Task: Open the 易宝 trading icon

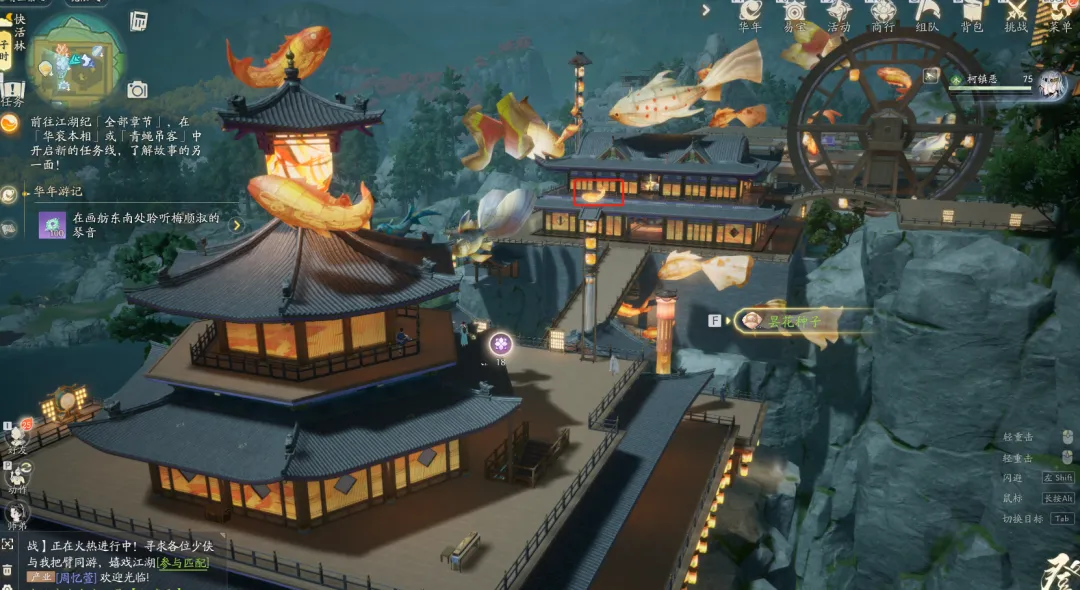Action: click(795, 13)
